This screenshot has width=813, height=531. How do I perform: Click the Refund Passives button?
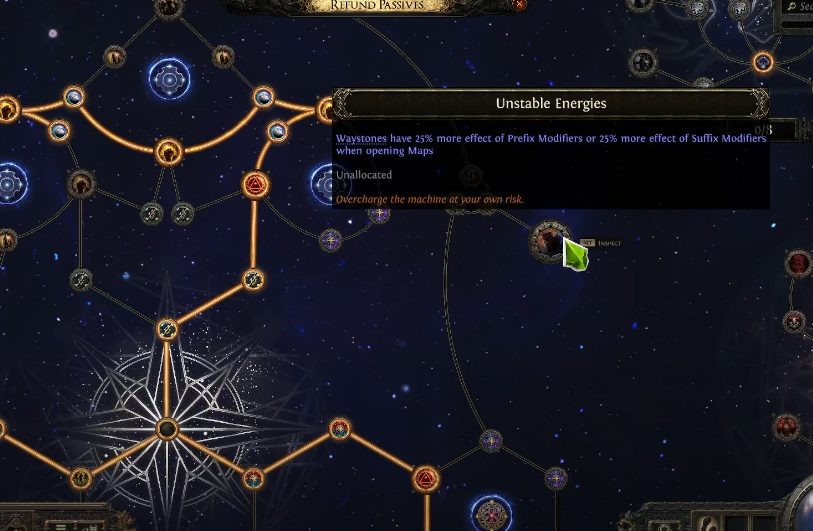click(x=376, y=5)
